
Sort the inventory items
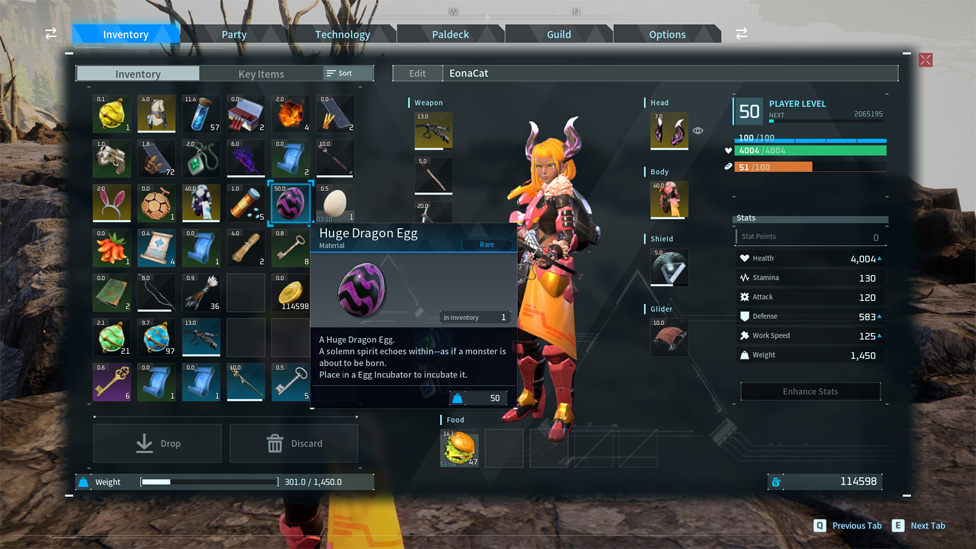(339, 74)
